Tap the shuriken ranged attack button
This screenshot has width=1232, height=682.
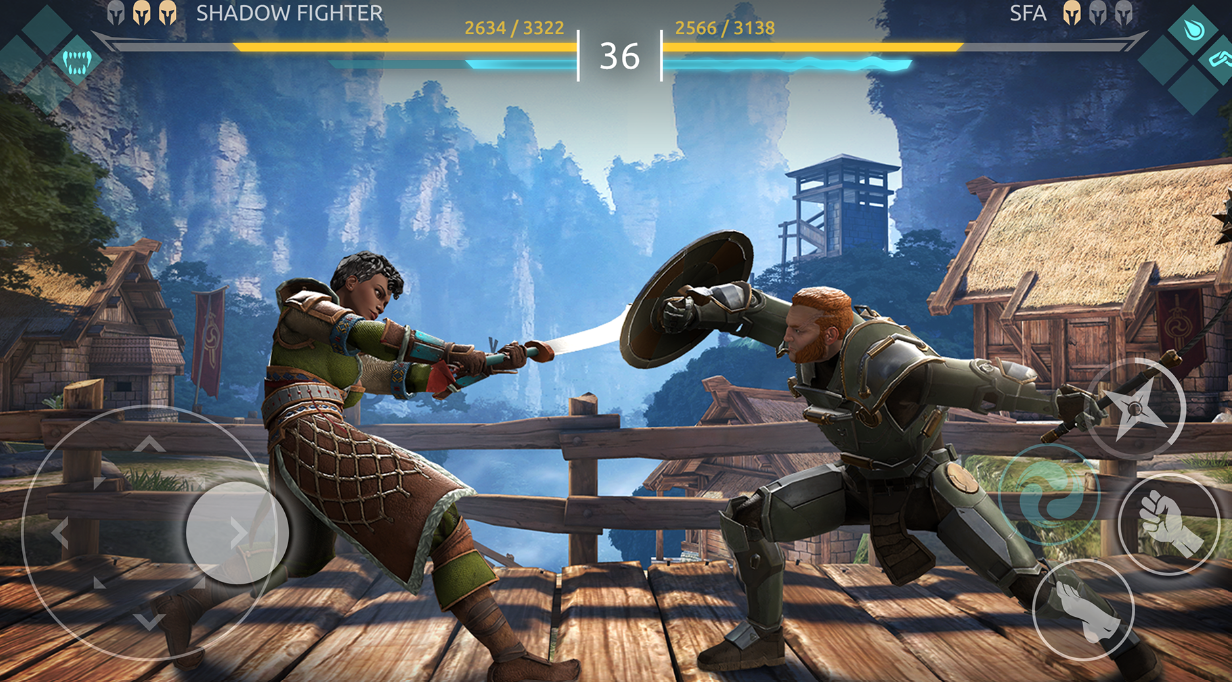point(1135,409)
